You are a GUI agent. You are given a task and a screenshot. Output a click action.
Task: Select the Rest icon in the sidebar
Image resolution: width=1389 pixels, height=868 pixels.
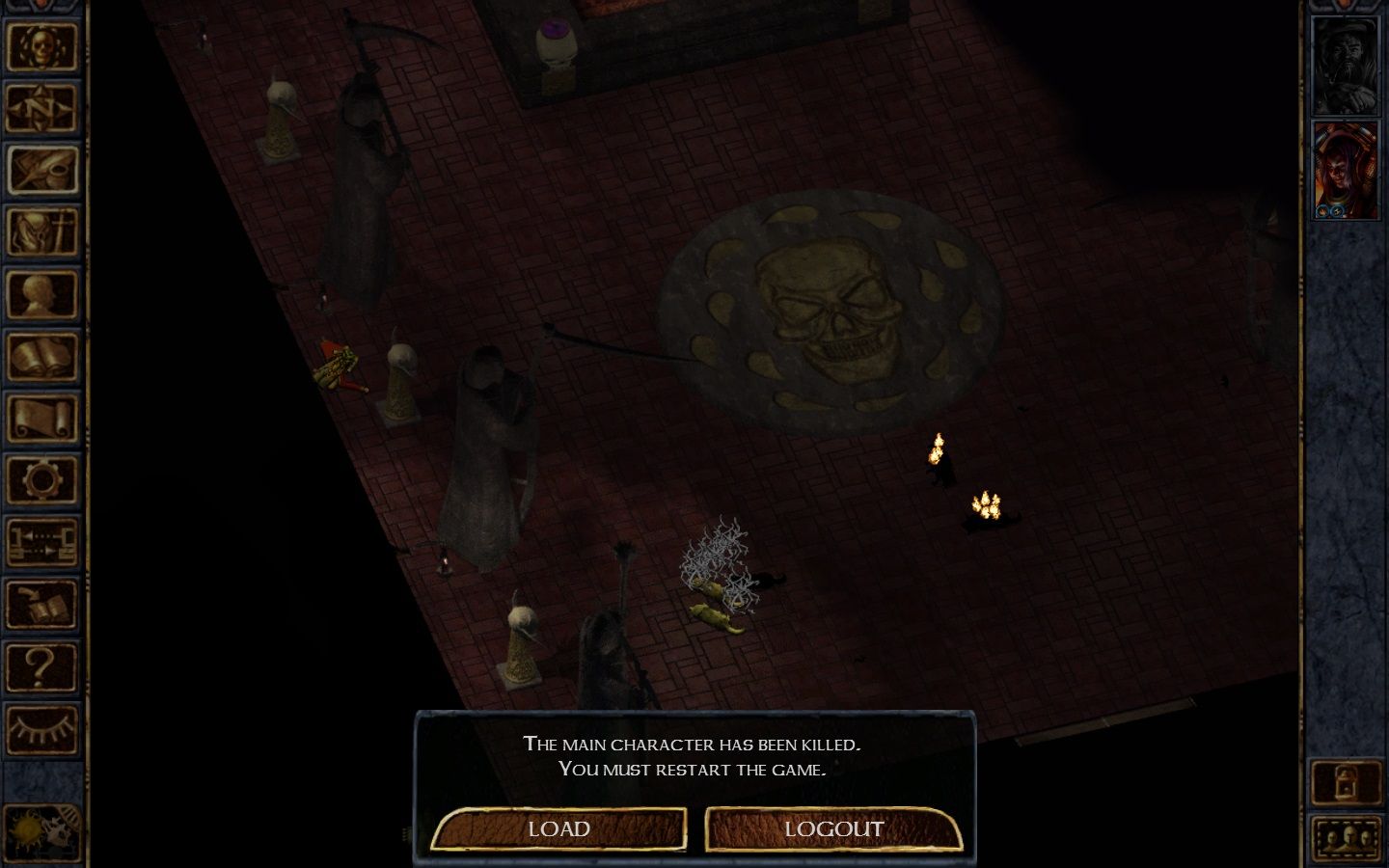click(42, 541)
